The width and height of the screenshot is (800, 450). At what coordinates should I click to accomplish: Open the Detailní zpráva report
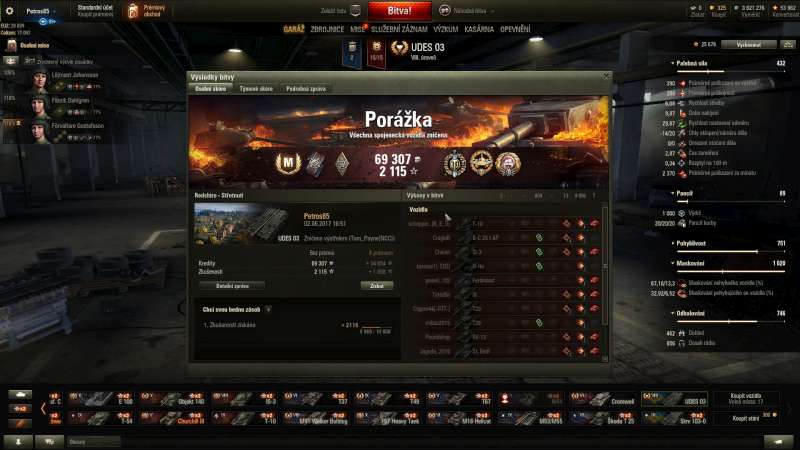point(232,285)
